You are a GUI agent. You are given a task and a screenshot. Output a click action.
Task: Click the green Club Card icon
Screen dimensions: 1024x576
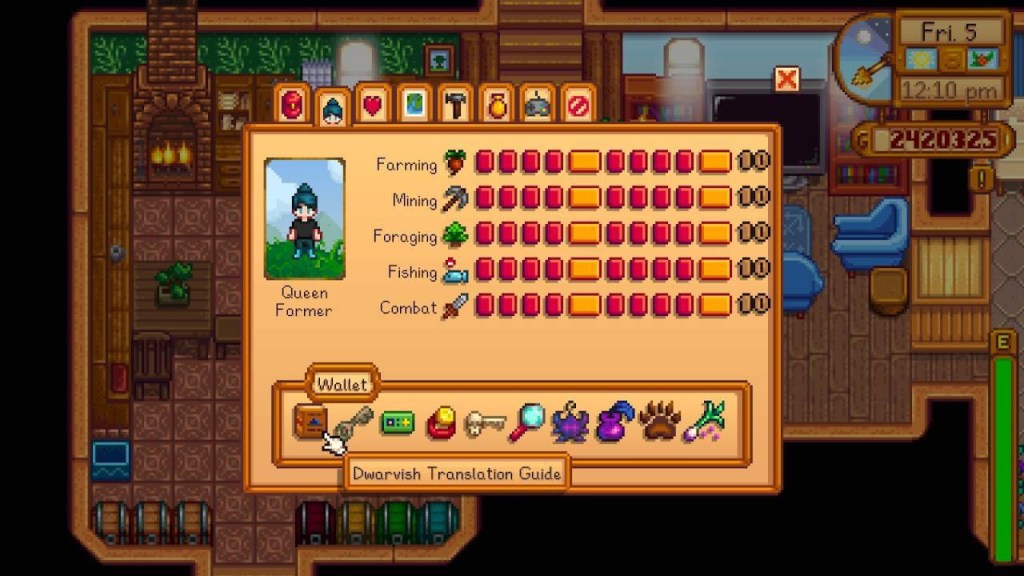point(397,423)
